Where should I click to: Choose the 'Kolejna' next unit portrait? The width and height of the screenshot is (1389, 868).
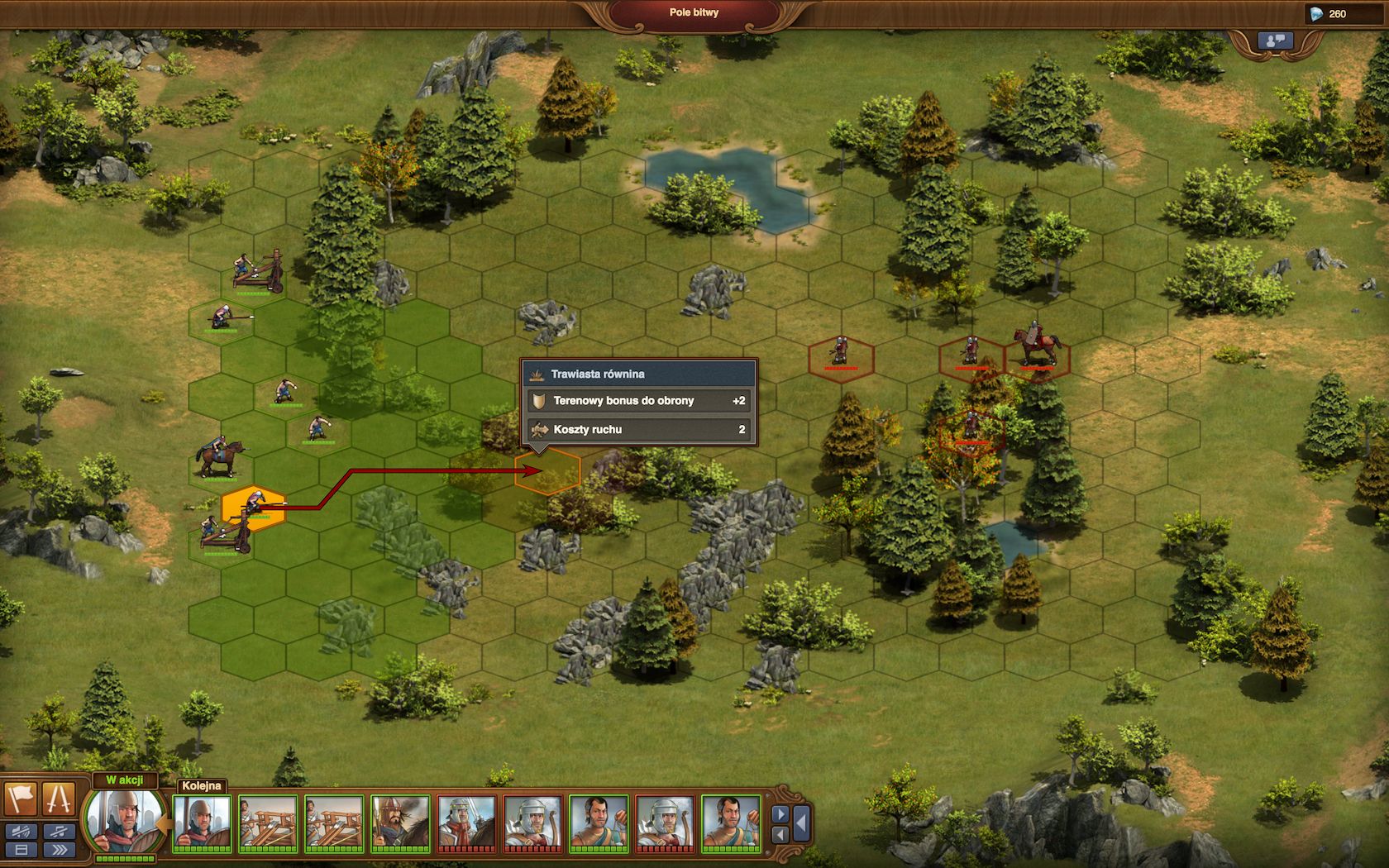pyautogui.click(x=202, y=822)
